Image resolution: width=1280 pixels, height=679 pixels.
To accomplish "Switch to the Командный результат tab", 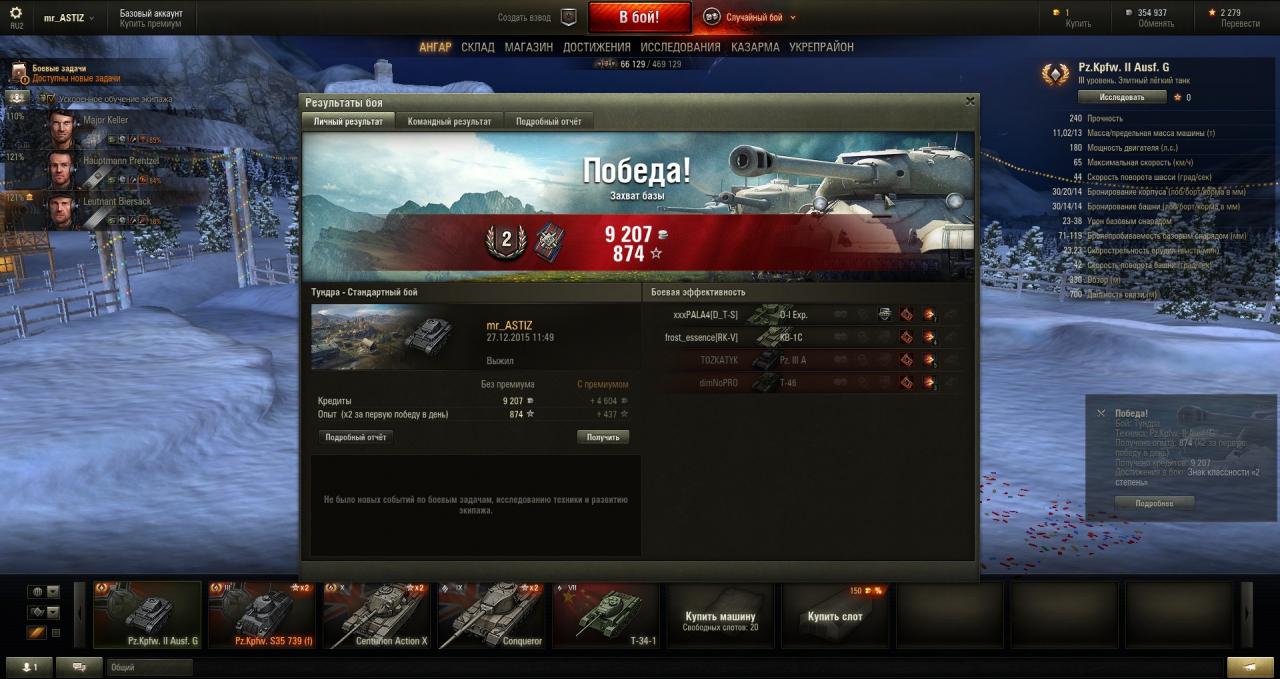I will (449, 121).
